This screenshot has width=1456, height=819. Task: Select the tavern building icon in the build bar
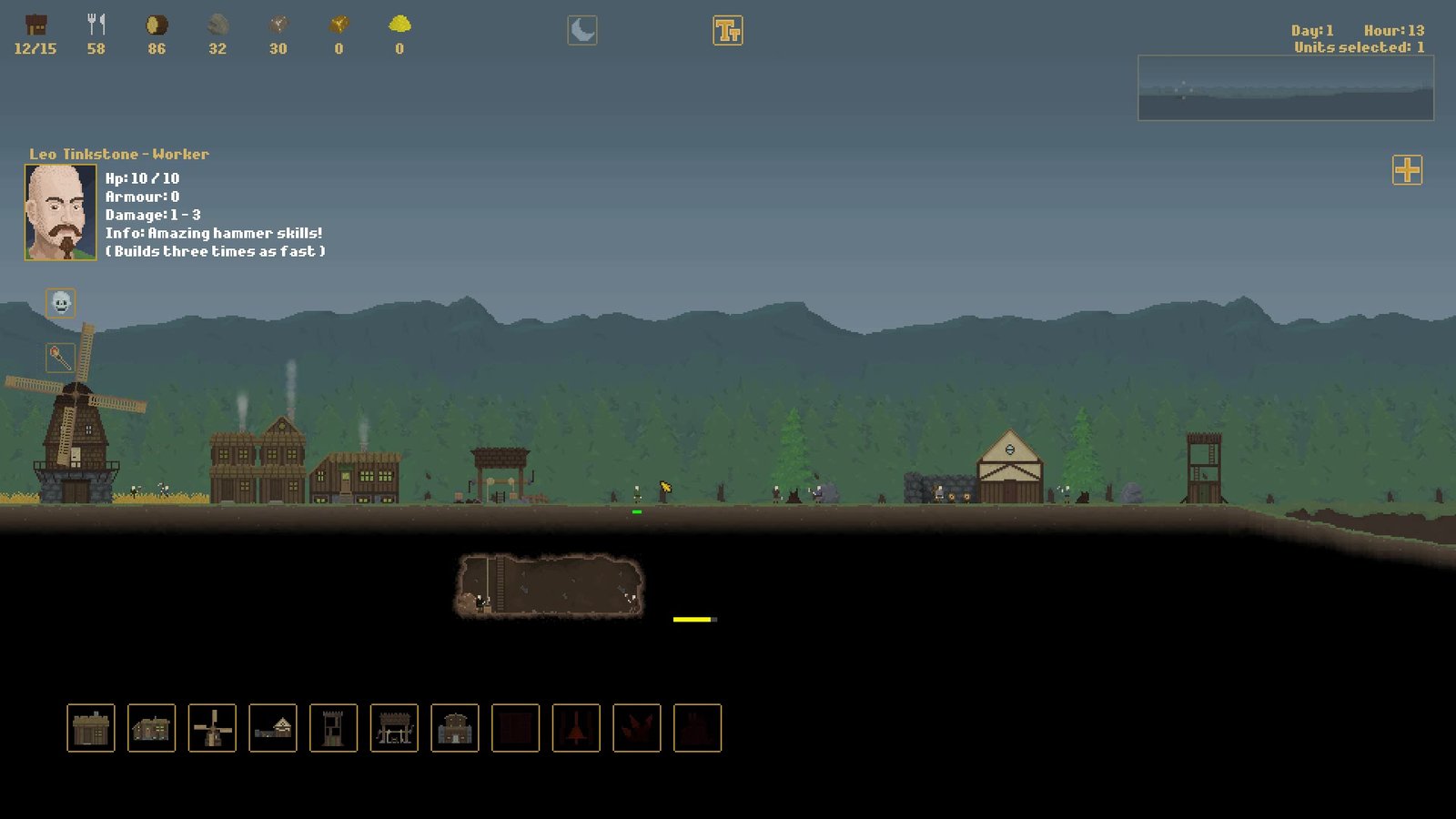point(150,728)
